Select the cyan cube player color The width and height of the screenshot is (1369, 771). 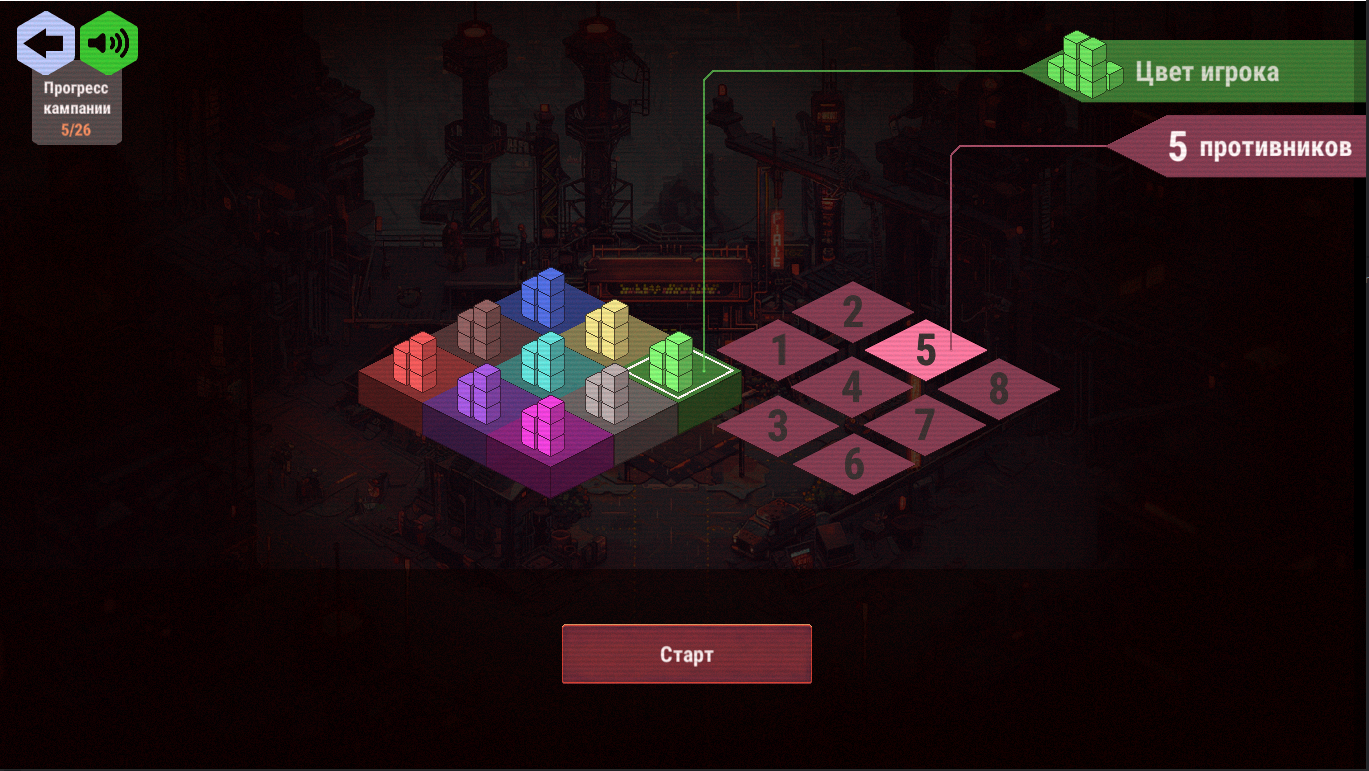click(x=545, y=363)
